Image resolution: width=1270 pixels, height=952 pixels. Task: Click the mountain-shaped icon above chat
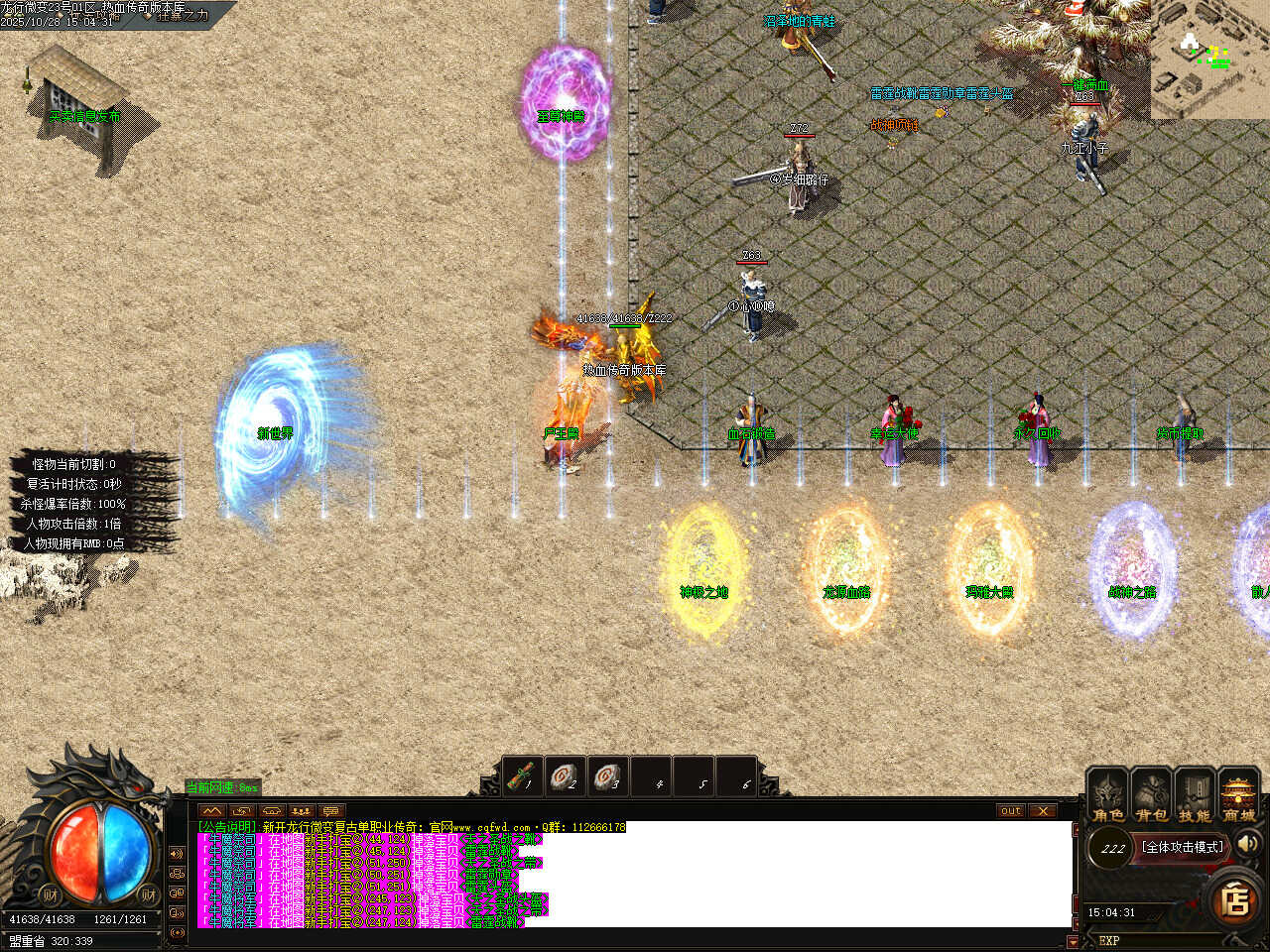pos(212,811)
